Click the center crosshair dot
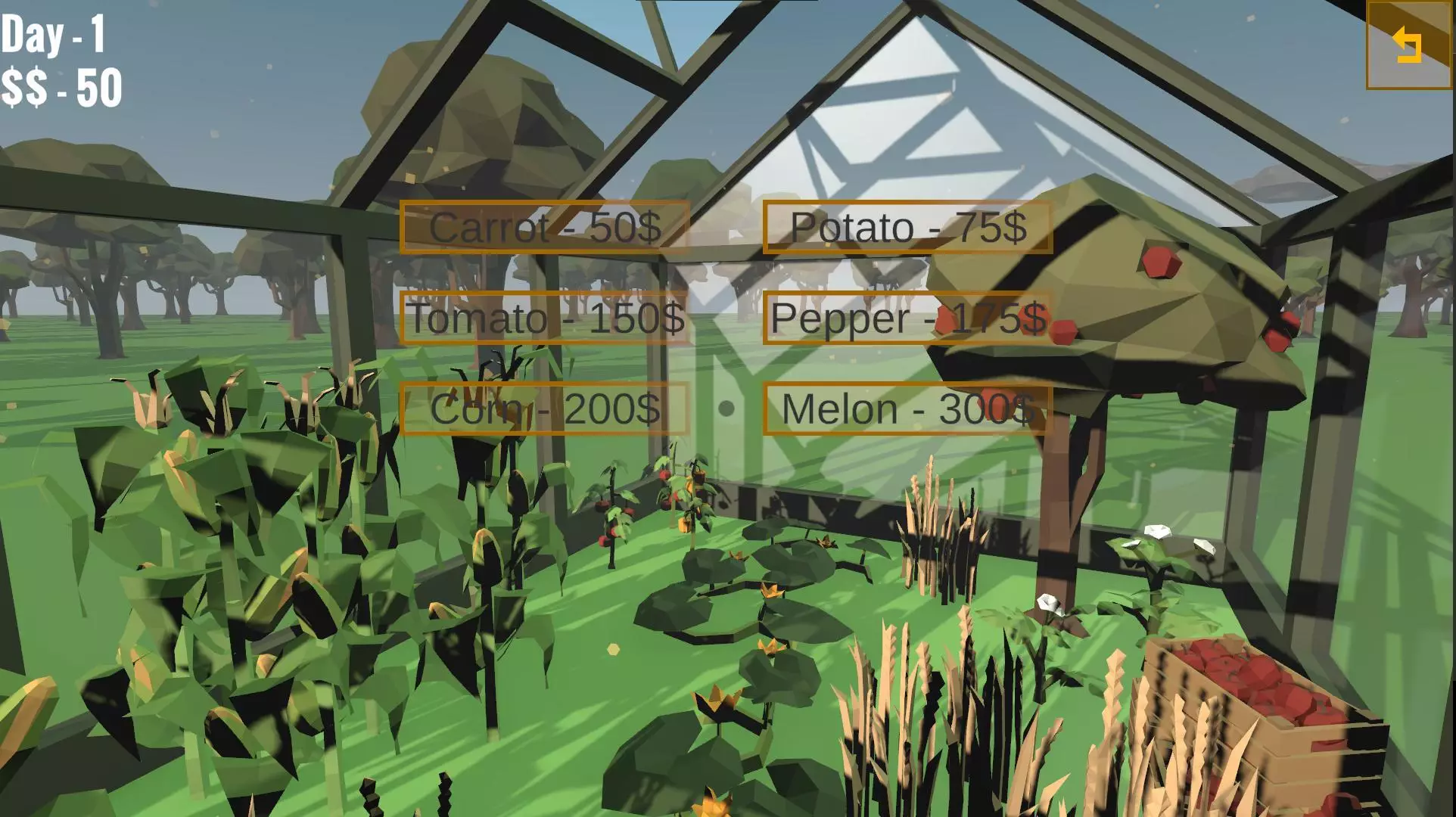The image size is (1456, 817). coord(728,408)
